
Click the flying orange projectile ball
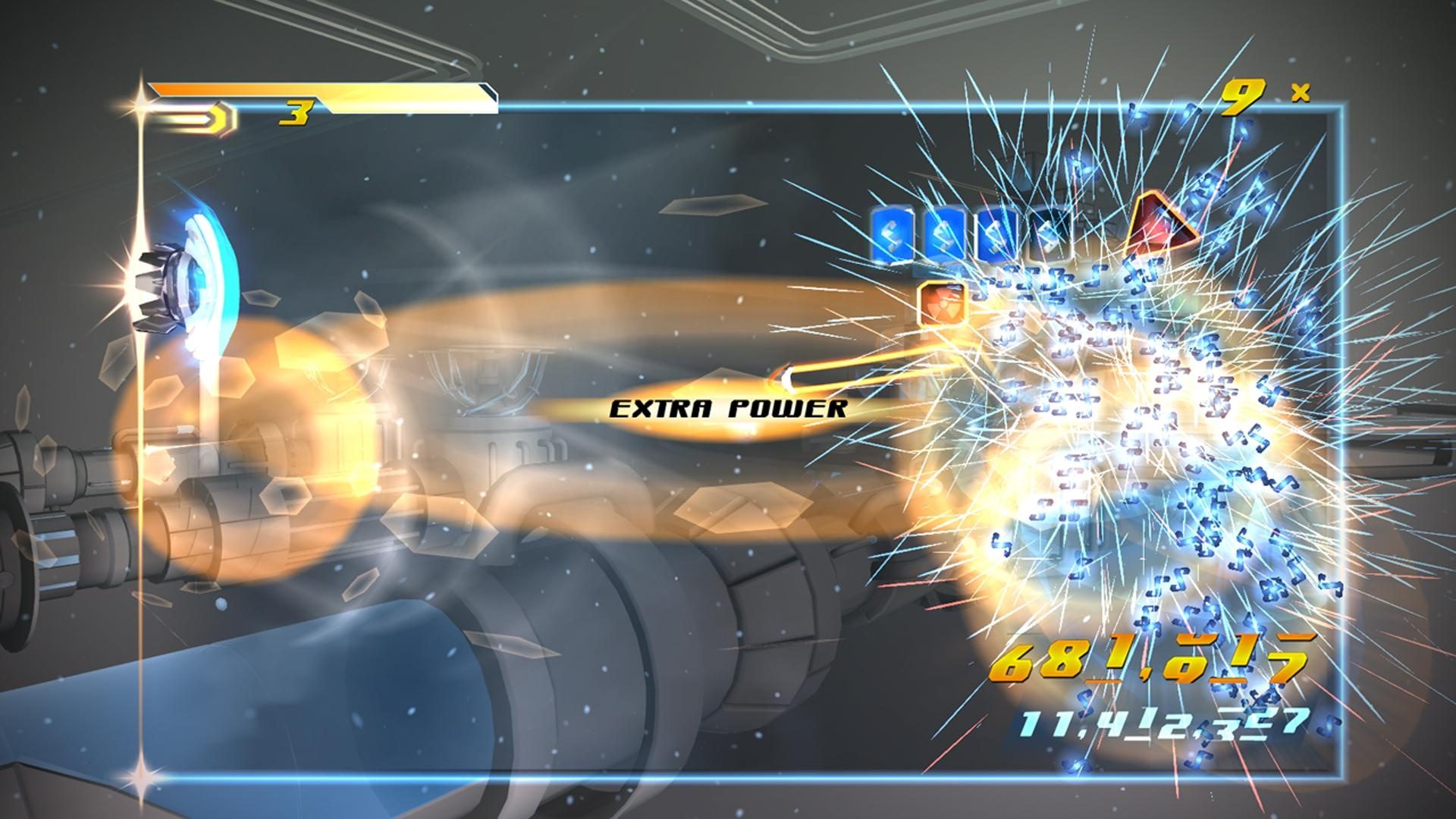(789, 378)
